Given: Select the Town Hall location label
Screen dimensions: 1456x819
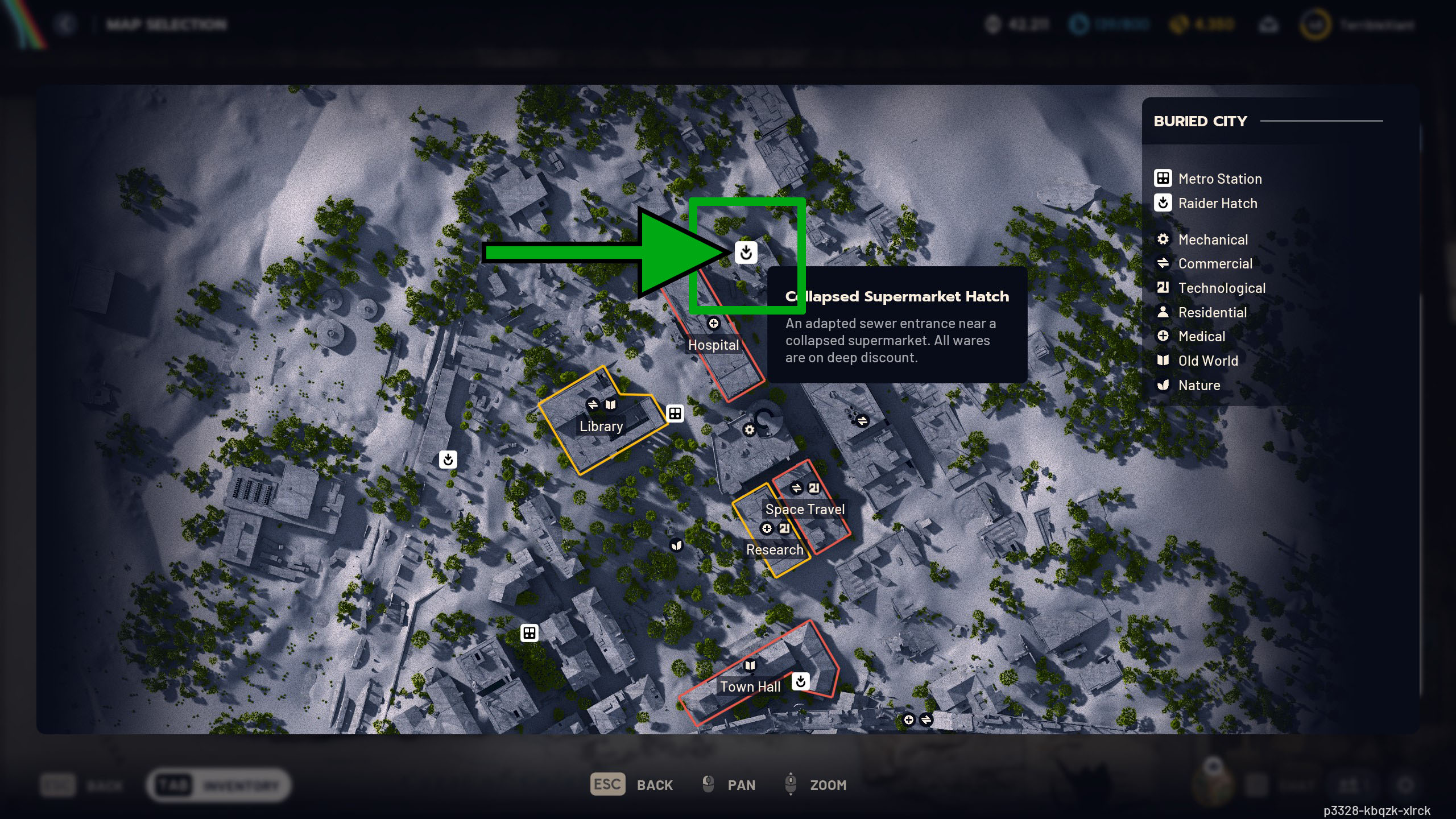Looking at the screenshot, I should [750, 686].
